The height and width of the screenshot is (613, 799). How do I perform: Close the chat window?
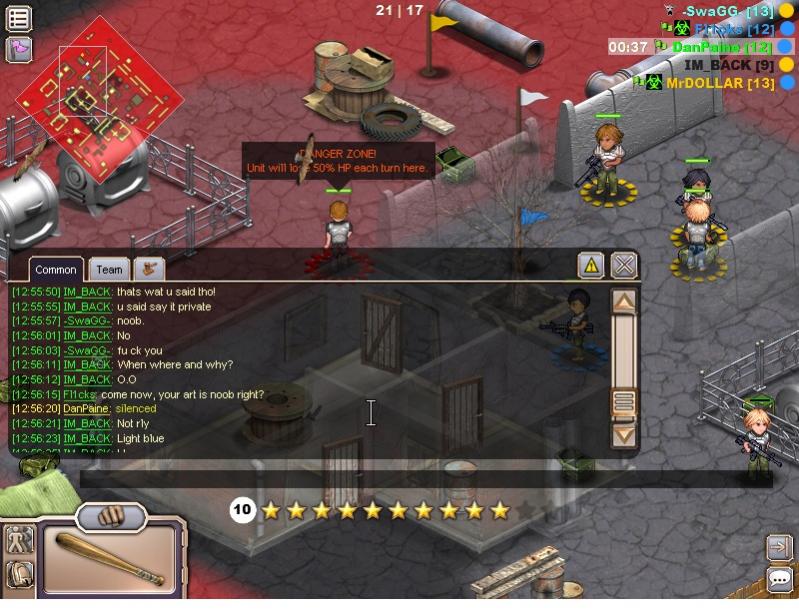click(x=624, y=265)
